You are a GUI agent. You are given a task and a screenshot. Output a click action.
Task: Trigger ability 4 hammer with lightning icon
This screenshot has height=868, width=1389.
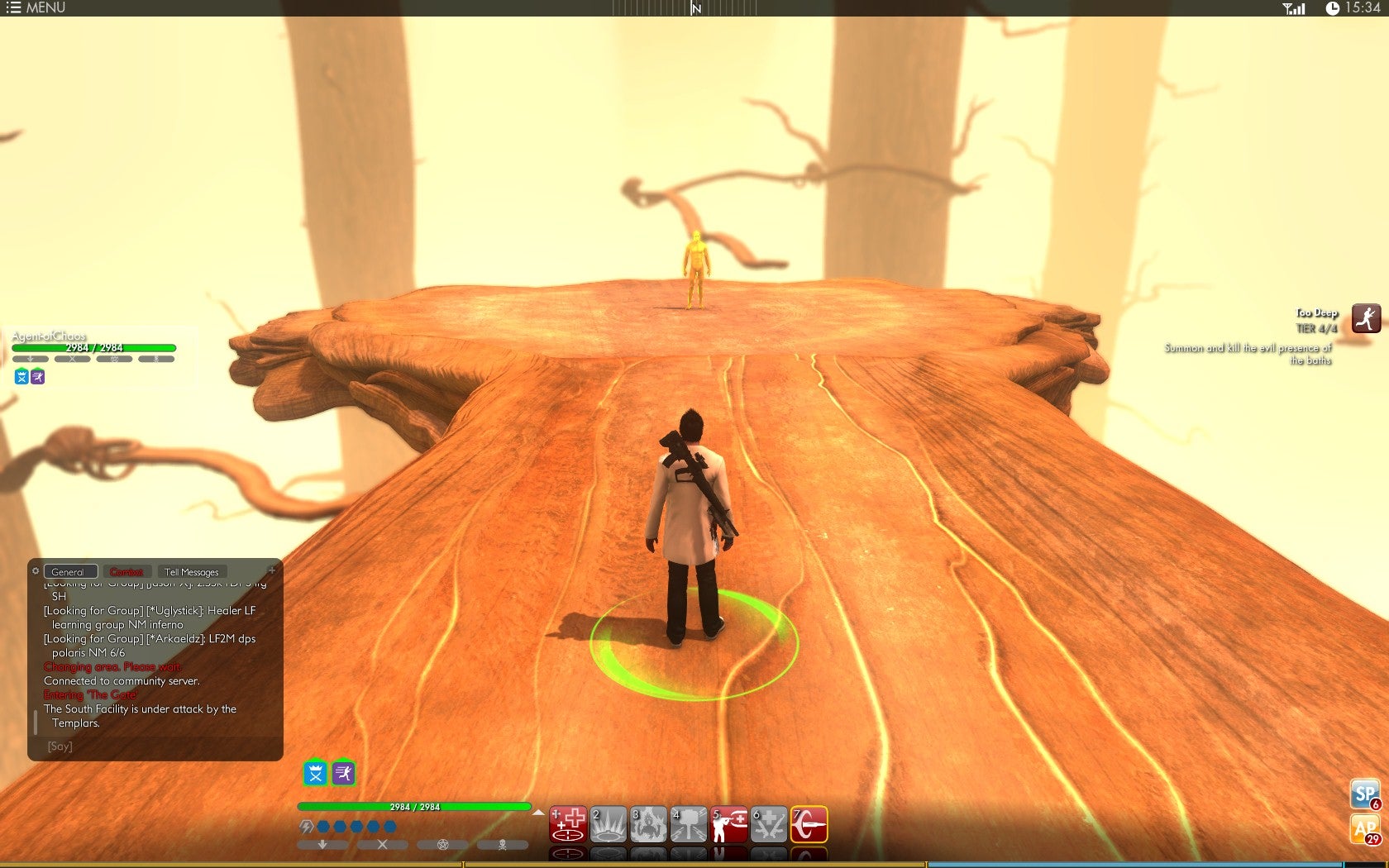[x=688, y=824]
